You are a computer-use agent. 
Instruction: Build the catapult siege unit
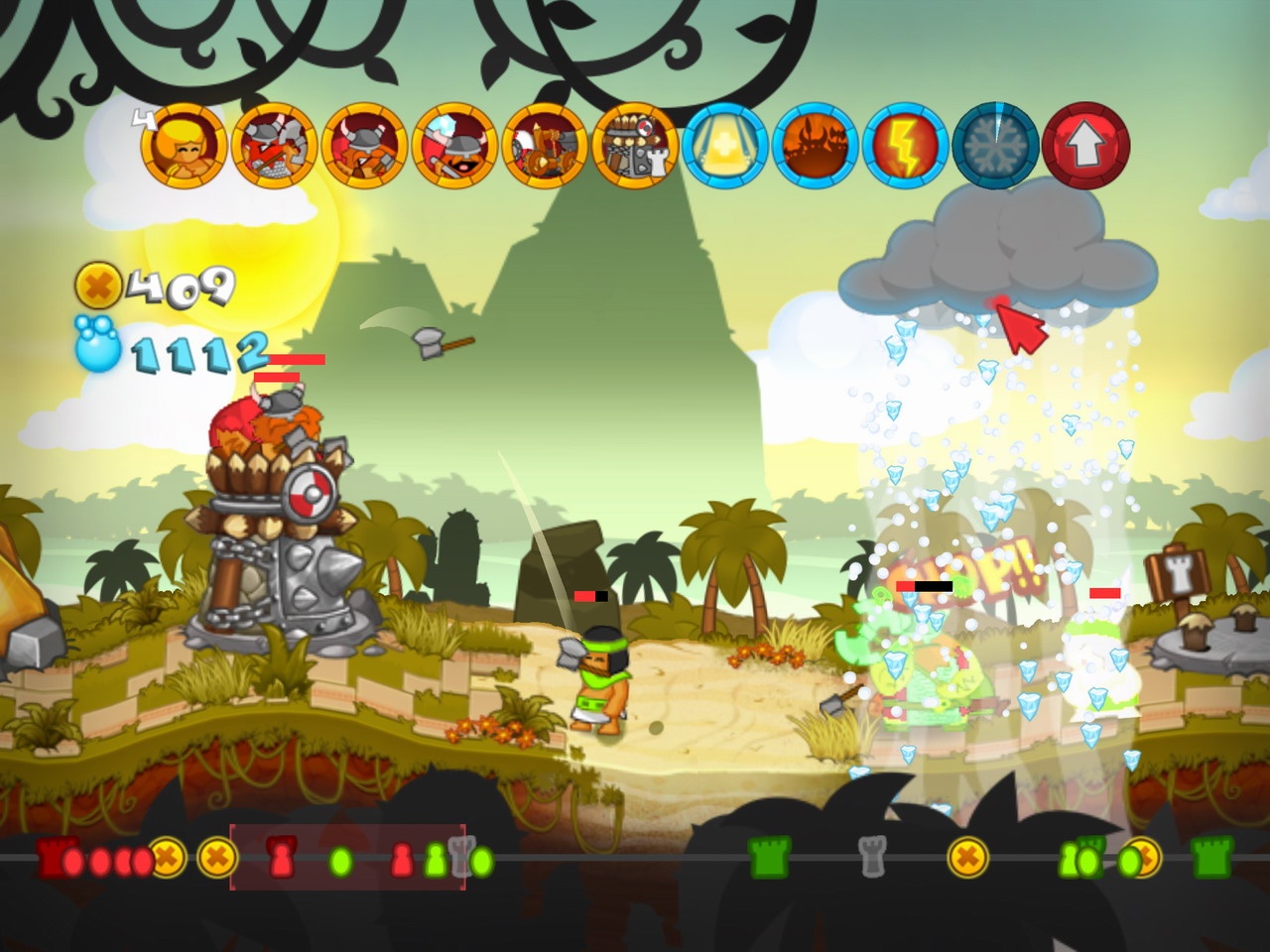click(539, 147)
